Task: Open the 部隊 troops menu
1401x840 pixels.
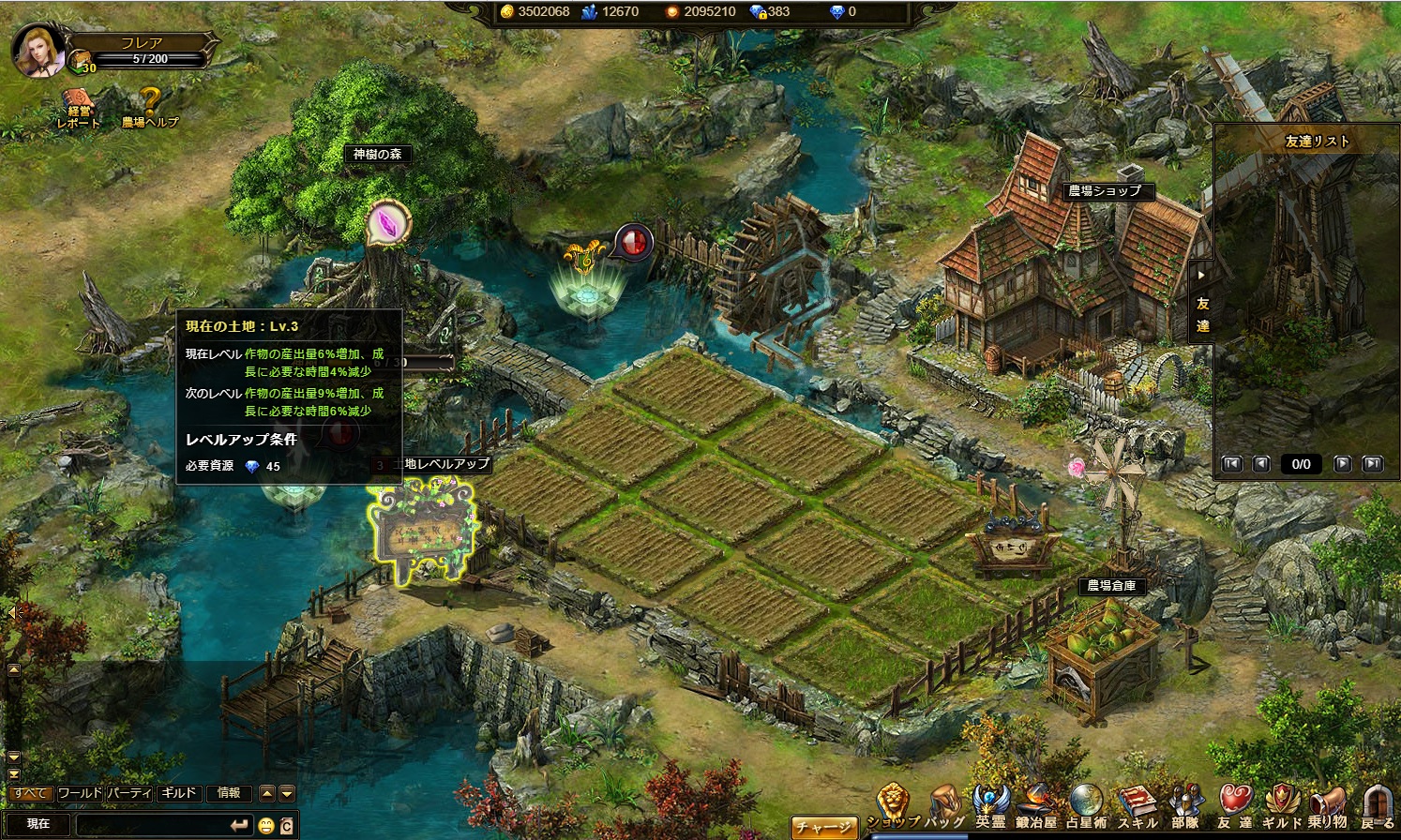Action: tap(1185, 806)
